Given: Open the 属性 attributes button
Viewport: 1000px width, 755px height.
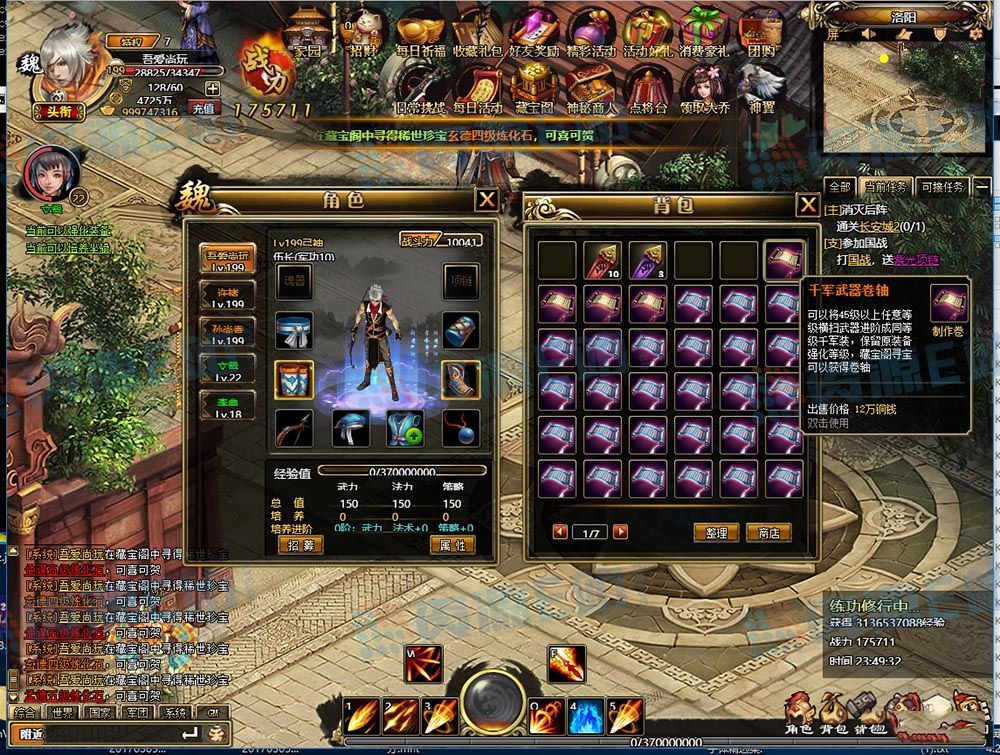Looking at the screenshot, I should (x=452, y=545).
